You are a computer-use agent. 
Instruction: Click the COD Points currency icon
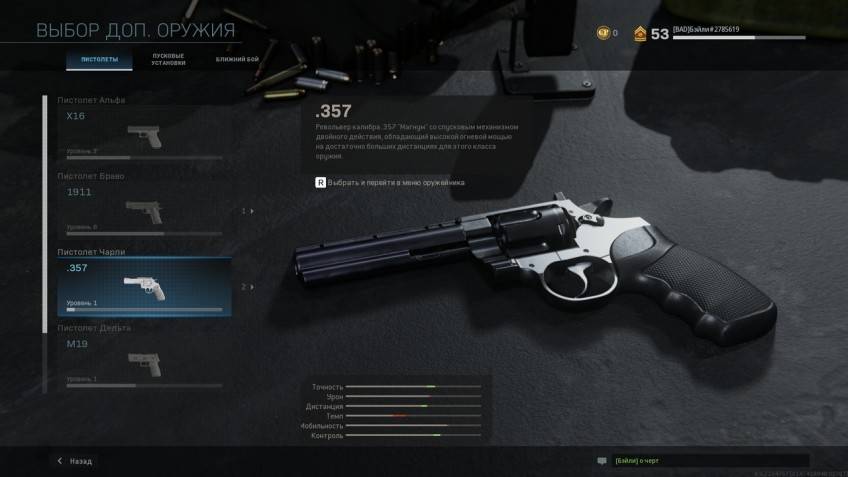tap(601, 33)
